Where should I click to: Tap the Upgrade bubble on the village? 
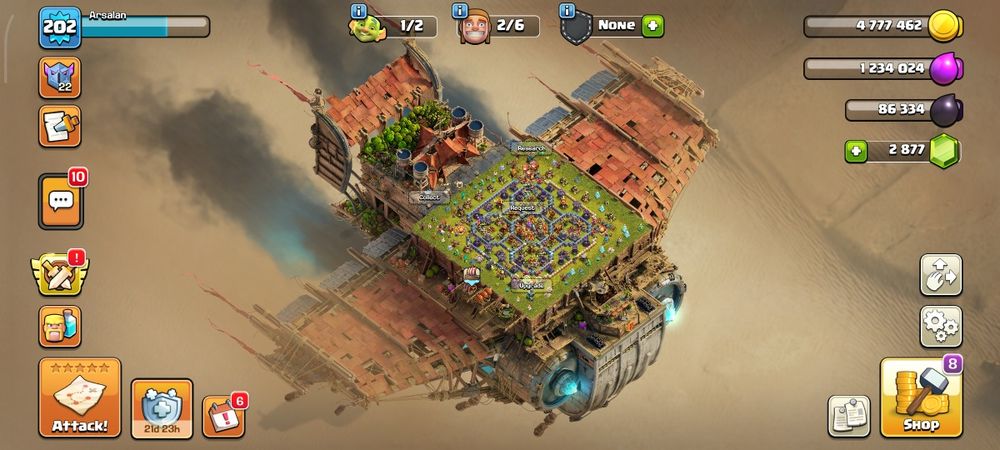coord(531,285)
